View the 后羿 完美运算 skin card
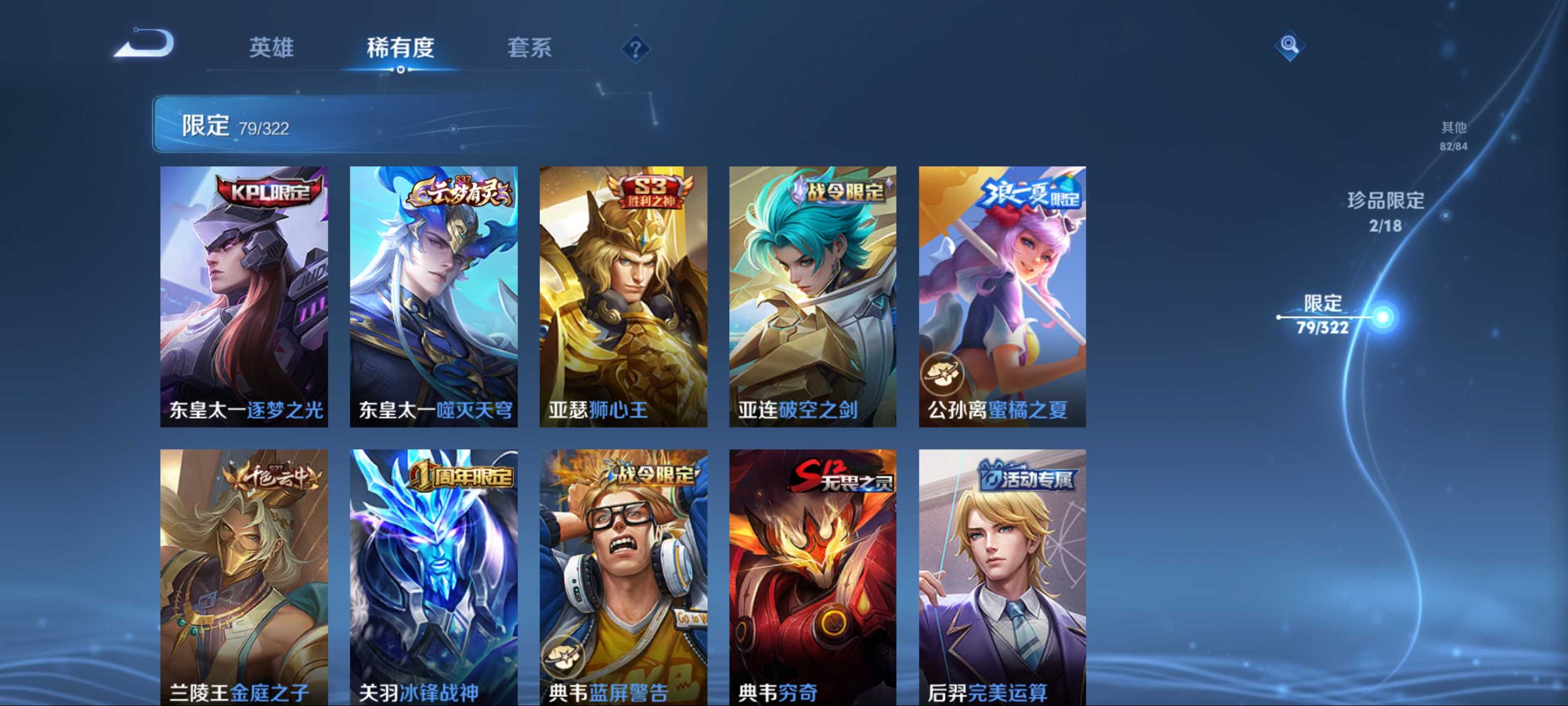Viewport: 1568px width, 706px height. pos(1002,577)
